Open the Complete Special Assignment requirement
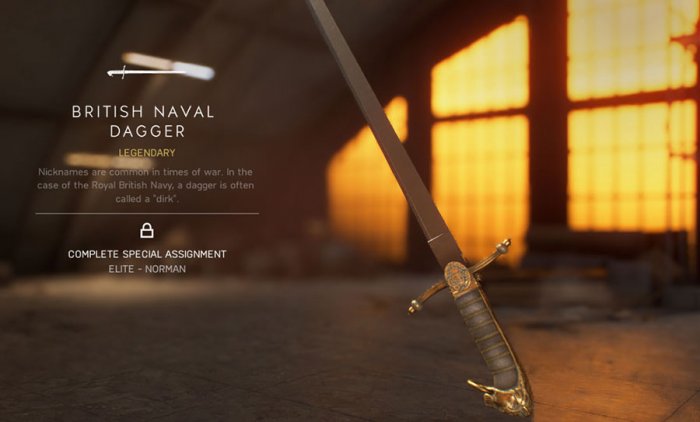Viewport: 700px width, 422px height. [x=147, y=254]
